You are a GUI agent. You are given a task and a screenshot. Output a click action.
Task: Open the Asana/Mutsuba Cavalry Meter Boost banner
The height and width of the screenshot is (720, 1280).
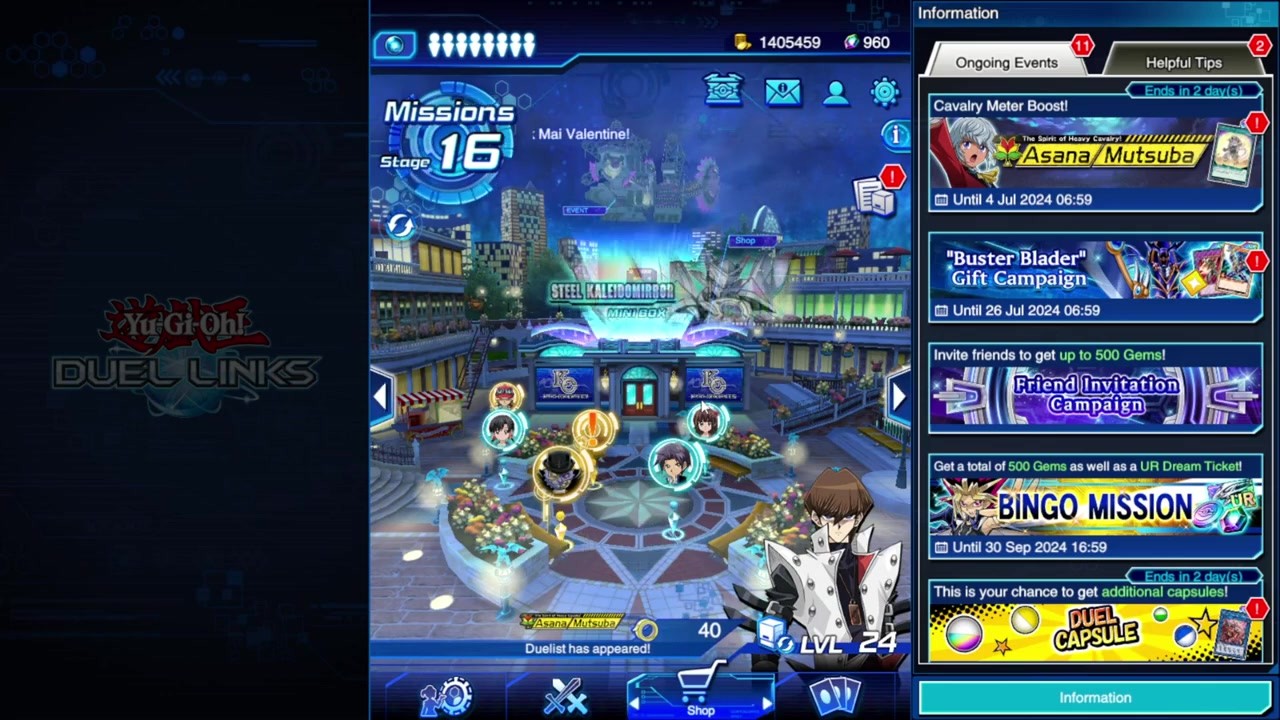1095,154
